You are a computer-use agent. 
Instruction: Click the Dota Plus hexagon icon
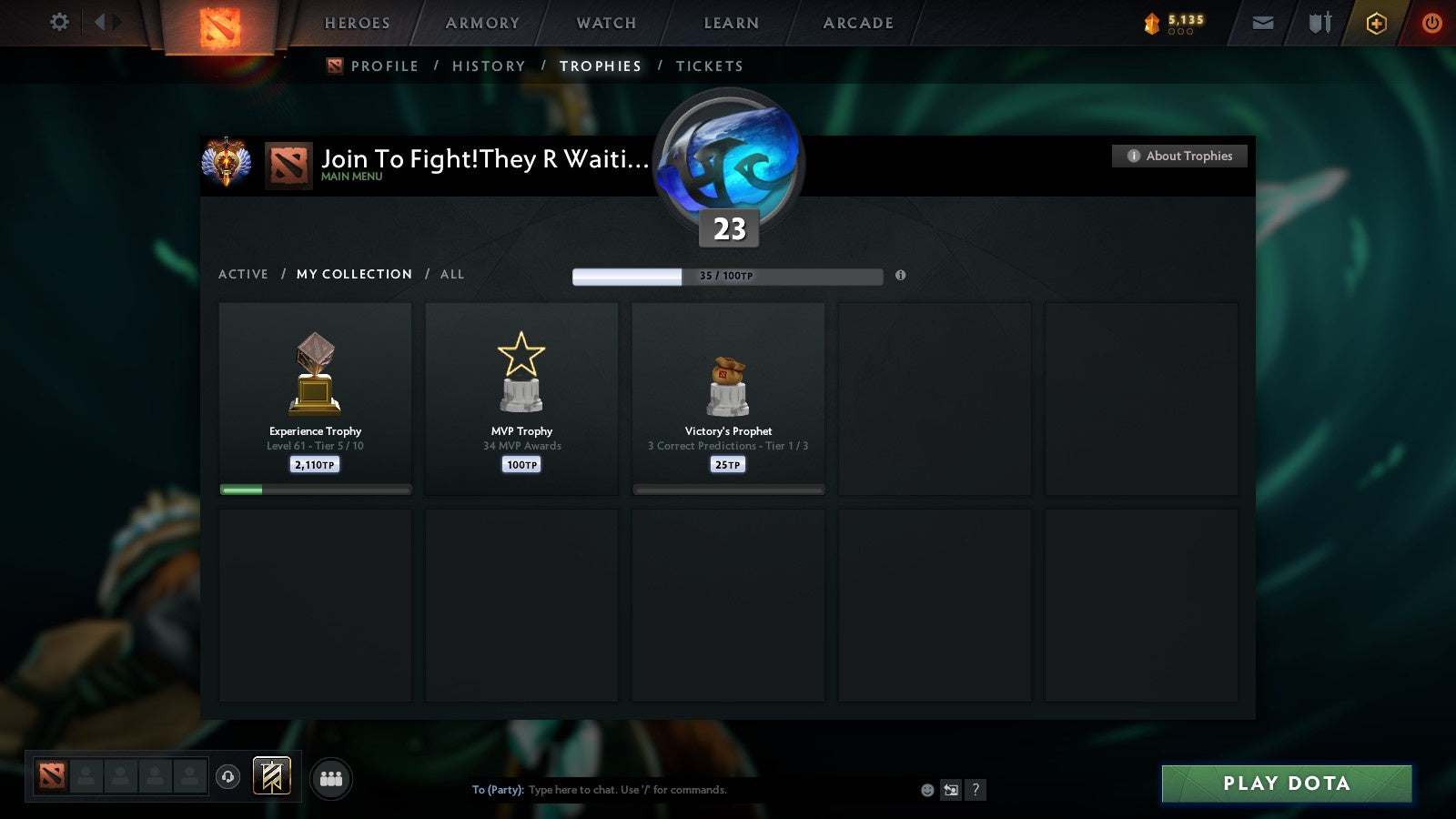pyautogui.click(x=1377, y=23)
